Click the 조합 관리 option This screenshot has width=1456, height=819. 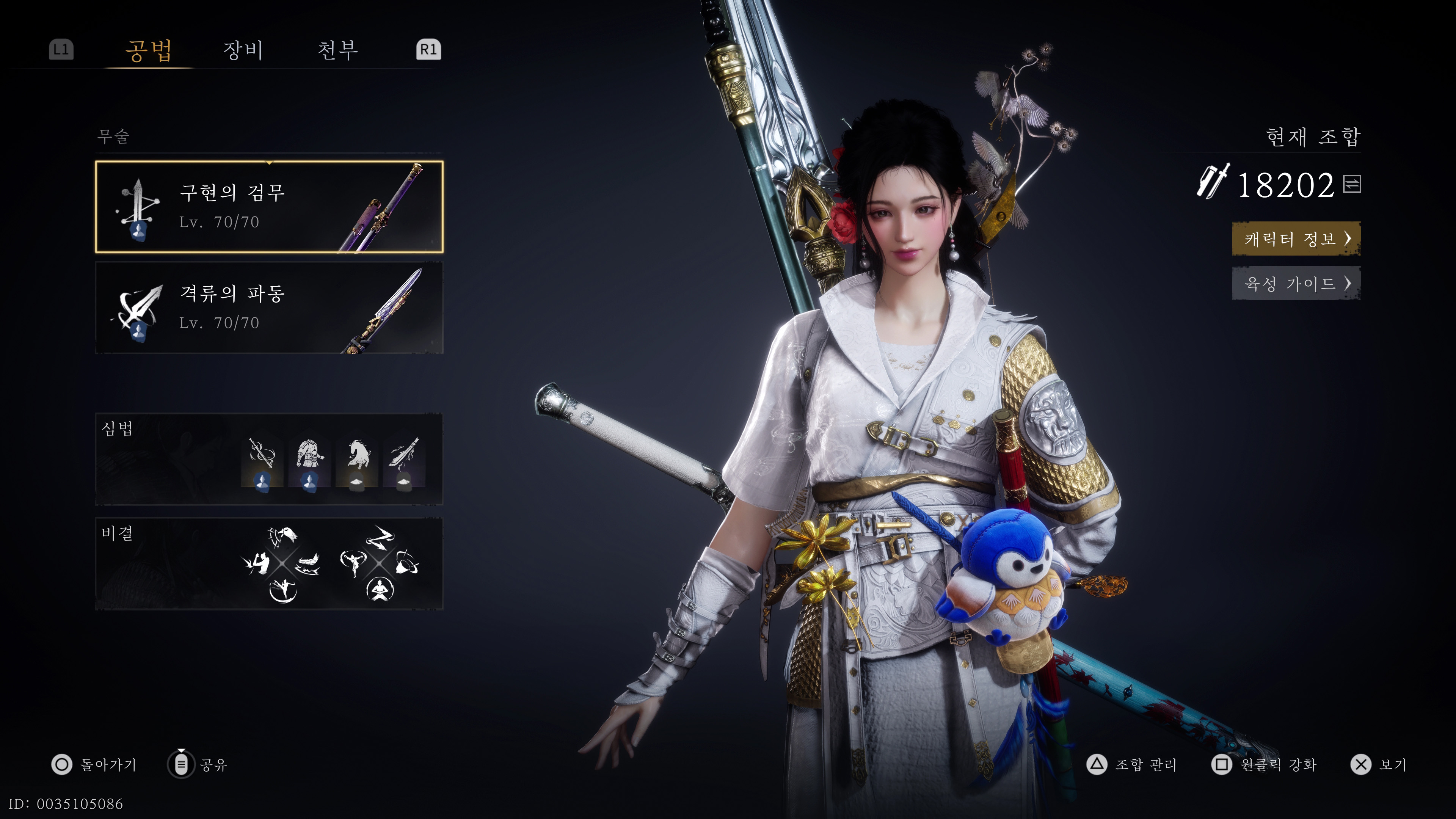pos(1132,765)
